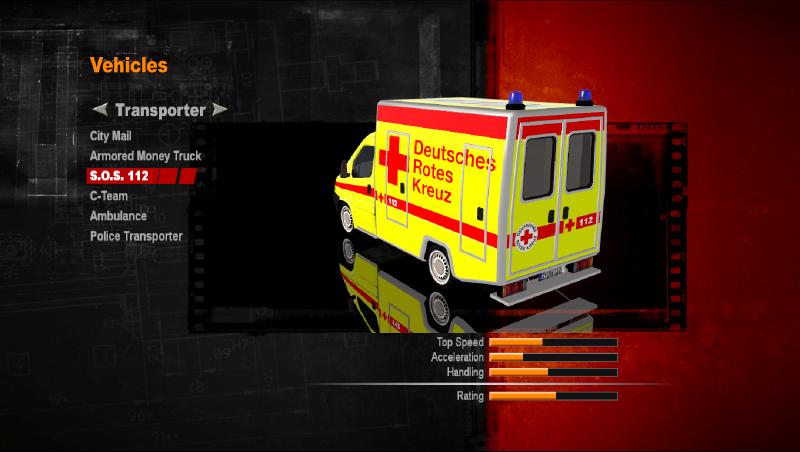Choose the Armored Money Truck entry
This screenshot has width=800, height=452.
[x=145, y=156]
